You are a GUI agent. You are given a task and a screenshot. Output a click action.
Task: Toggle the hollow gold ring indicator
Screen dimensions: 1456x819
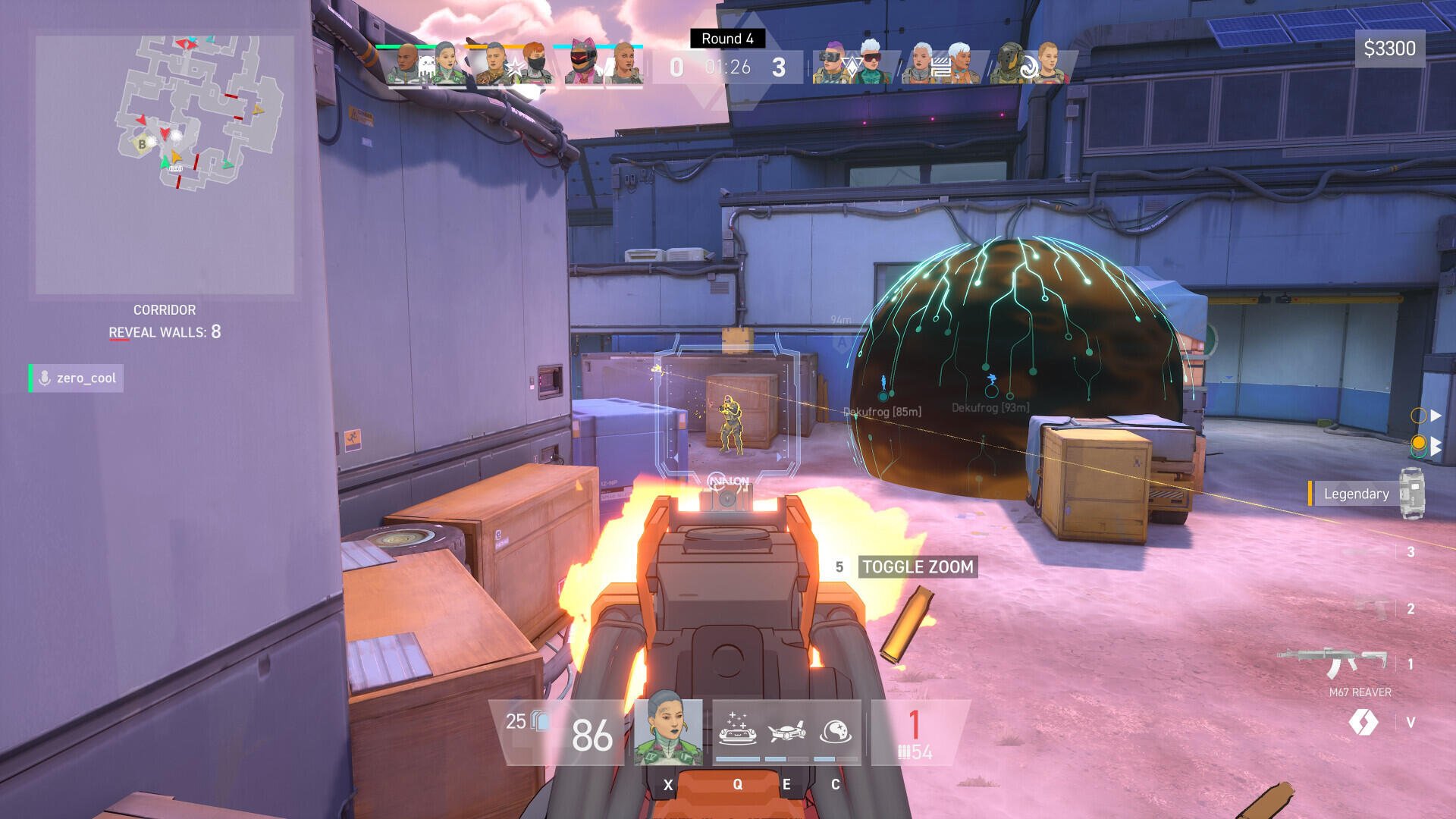point(1419,416)
